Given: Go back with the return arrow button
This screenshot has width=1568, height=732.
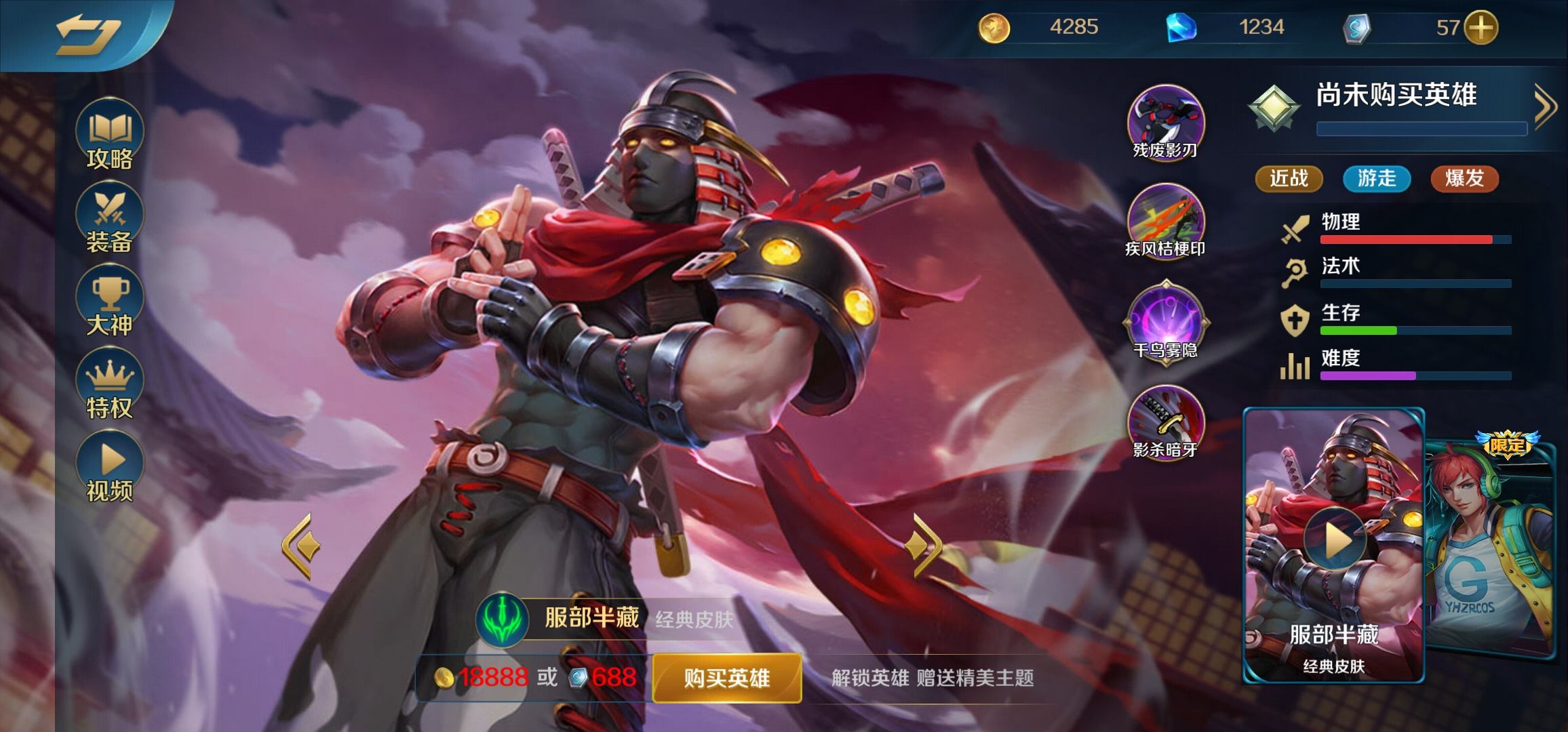Looking at the screenshot, I should [87, 34].
